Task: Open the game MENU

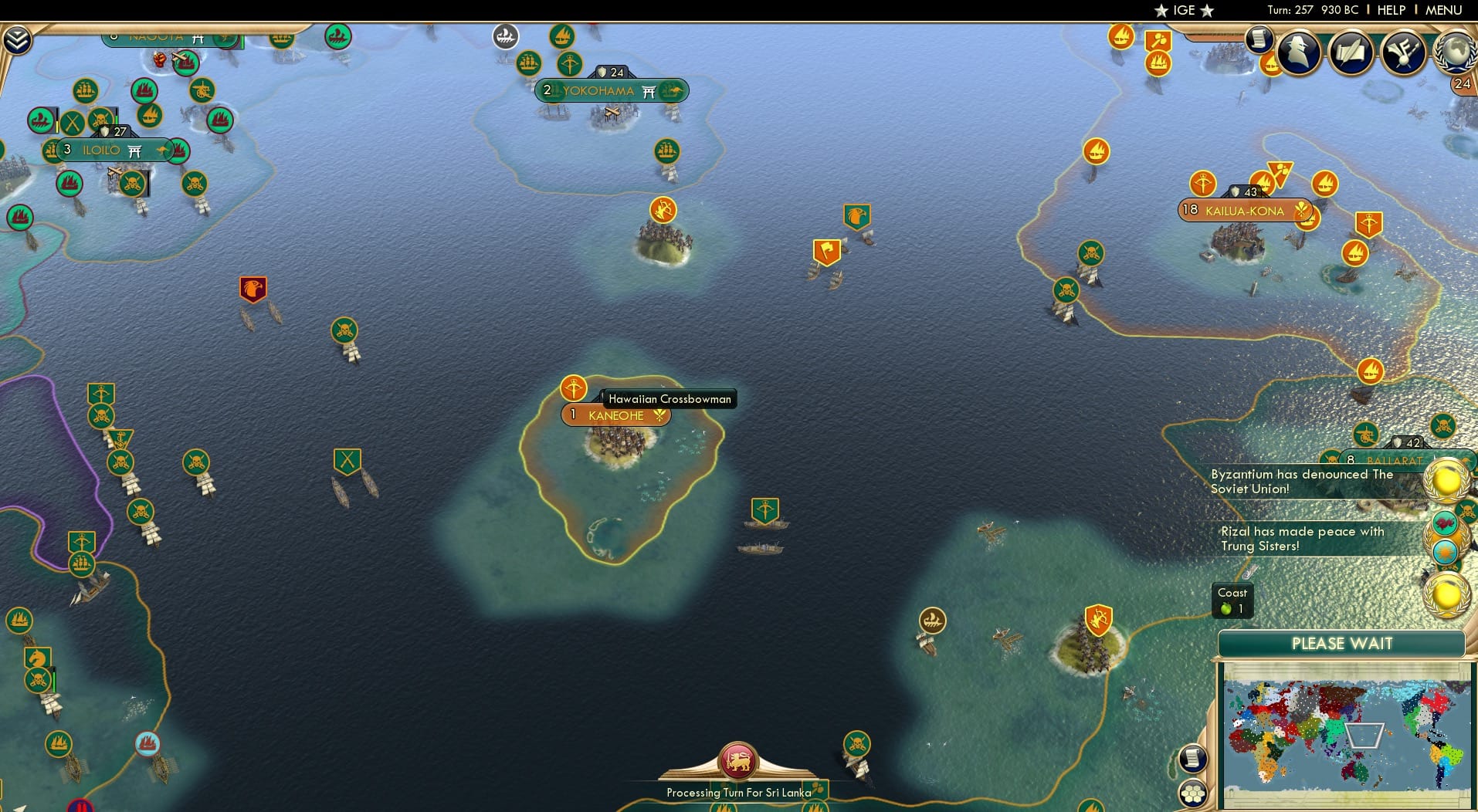Action: pos(1442,10)
